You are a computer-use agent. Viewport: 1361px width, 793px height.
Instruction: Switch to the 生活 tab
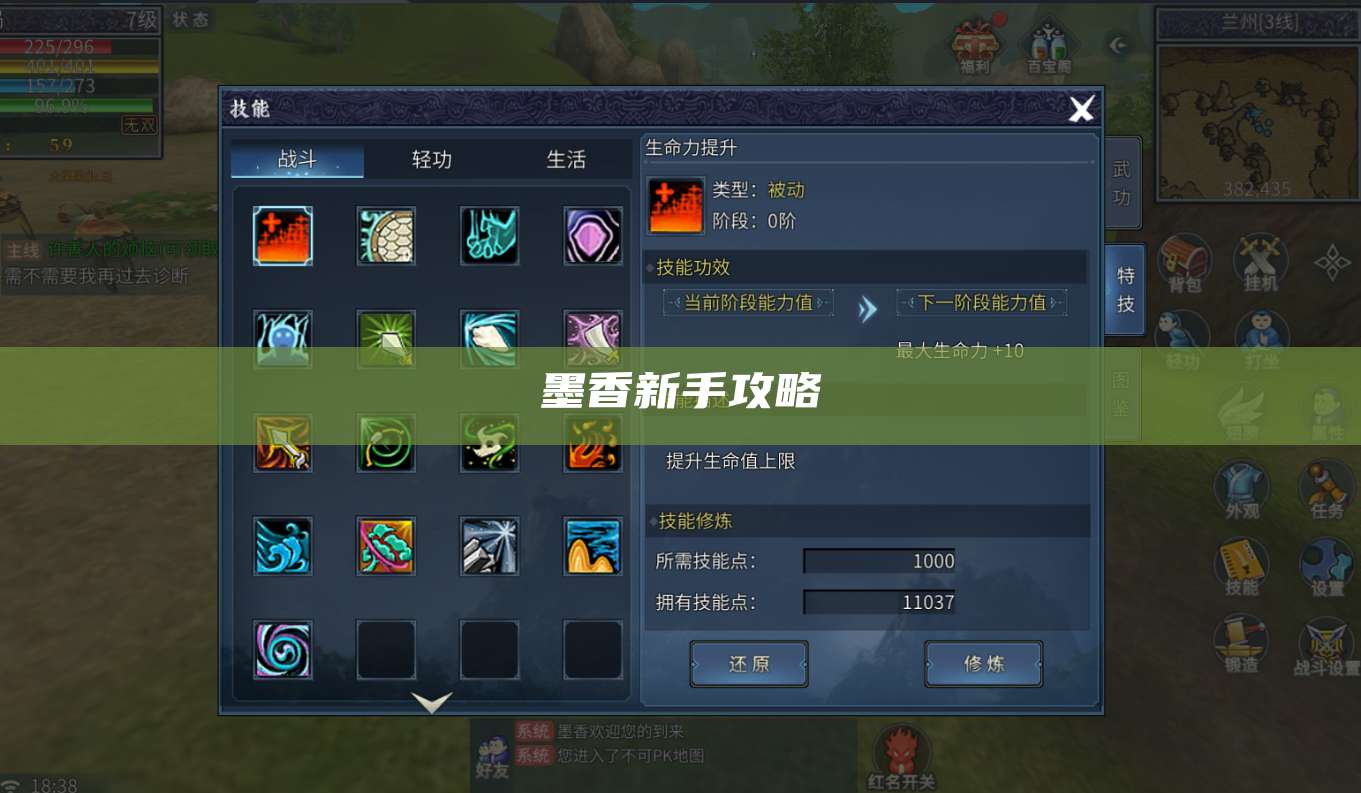tap(566, 159)
